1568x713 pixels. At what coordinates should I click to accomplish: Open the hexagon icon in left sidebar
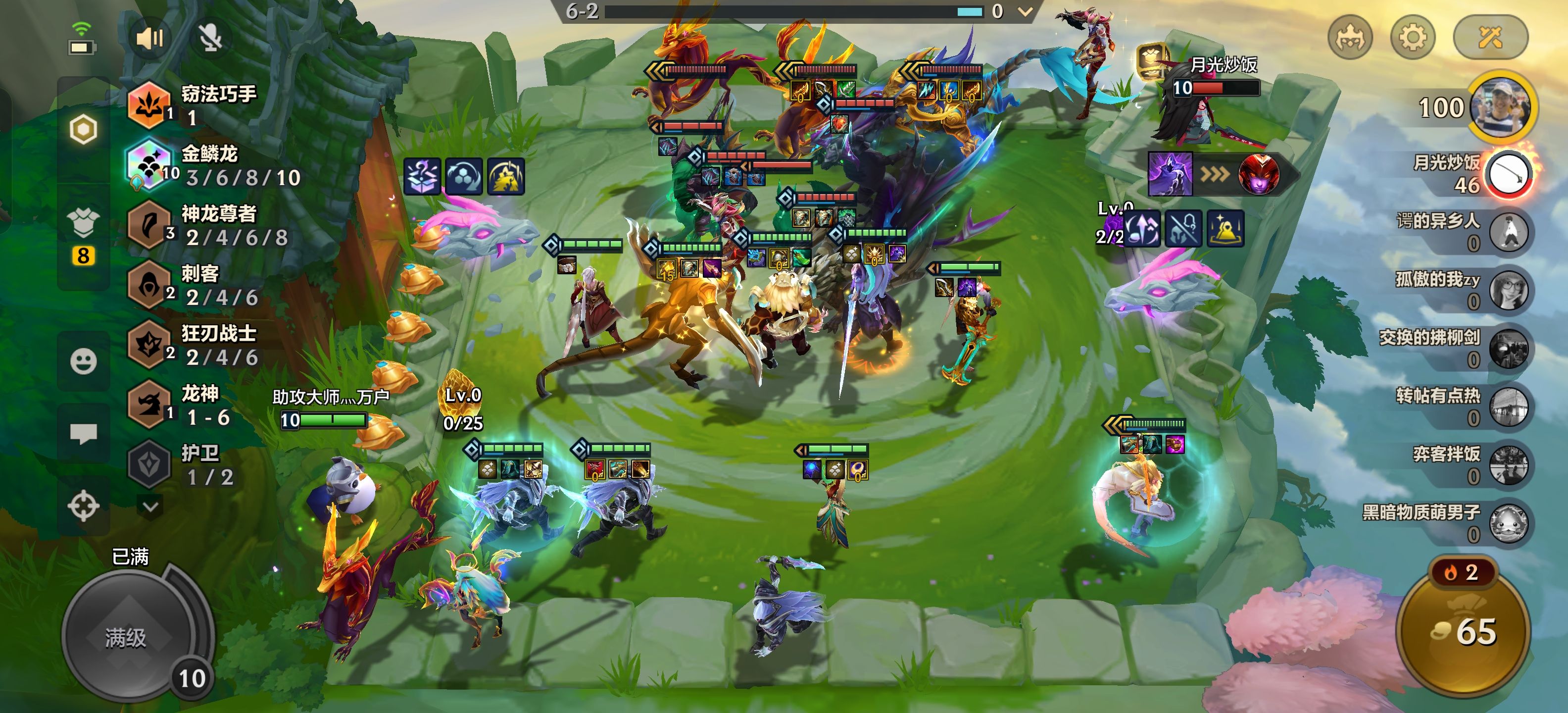click(x=83, y=129)
